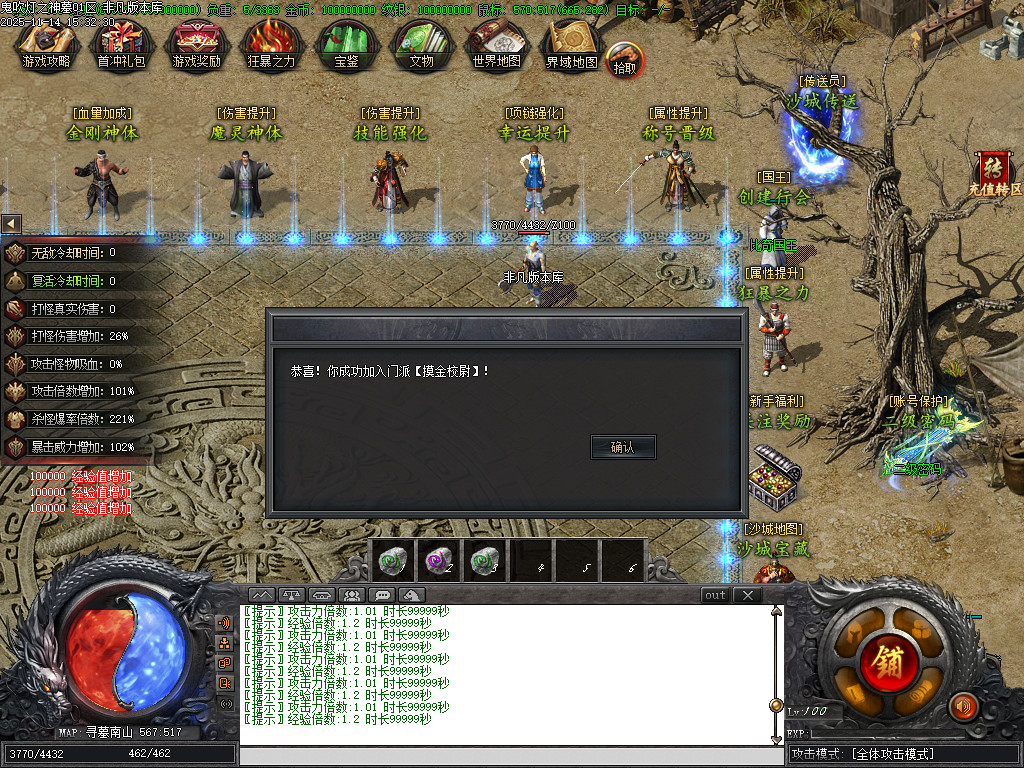Collapse the stats panel with the left arrow
This screenshot has height=768, width=1024.
click(11, 223)
